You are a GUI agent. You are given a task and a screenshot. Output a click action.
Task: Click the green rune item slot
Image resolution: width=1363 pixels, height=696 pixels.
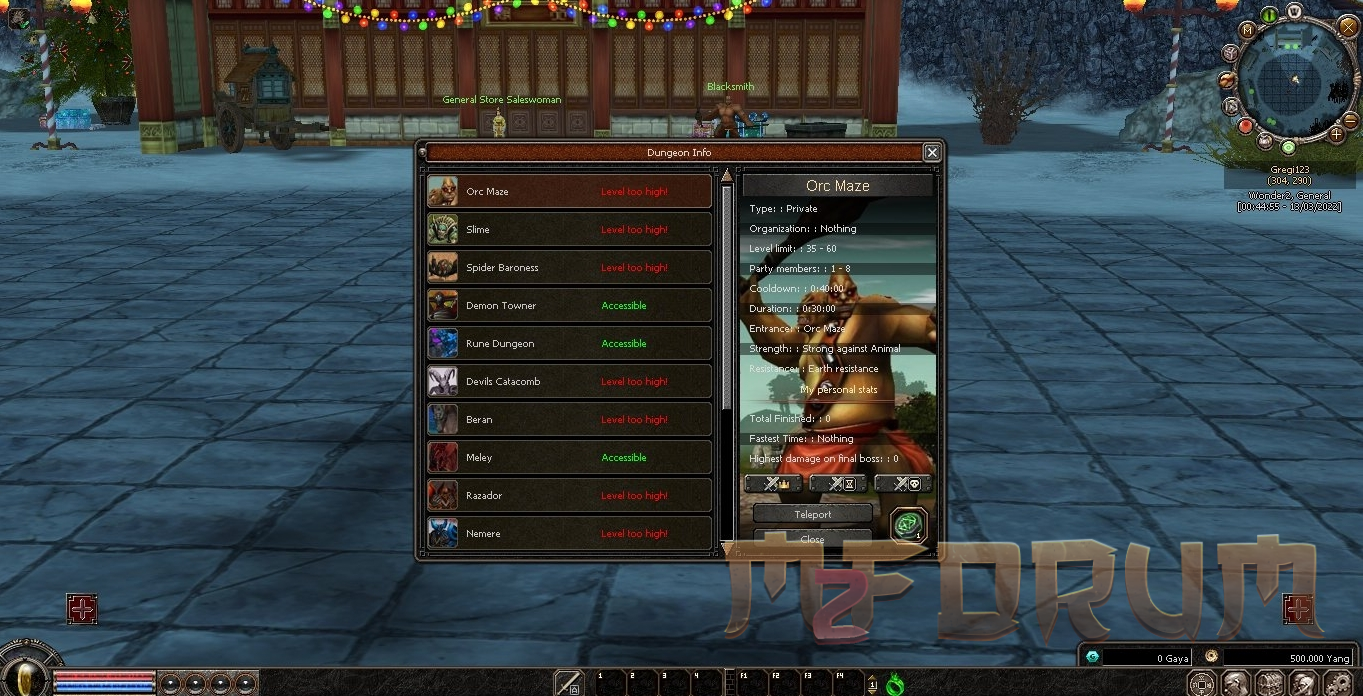(x=908, y=525)
